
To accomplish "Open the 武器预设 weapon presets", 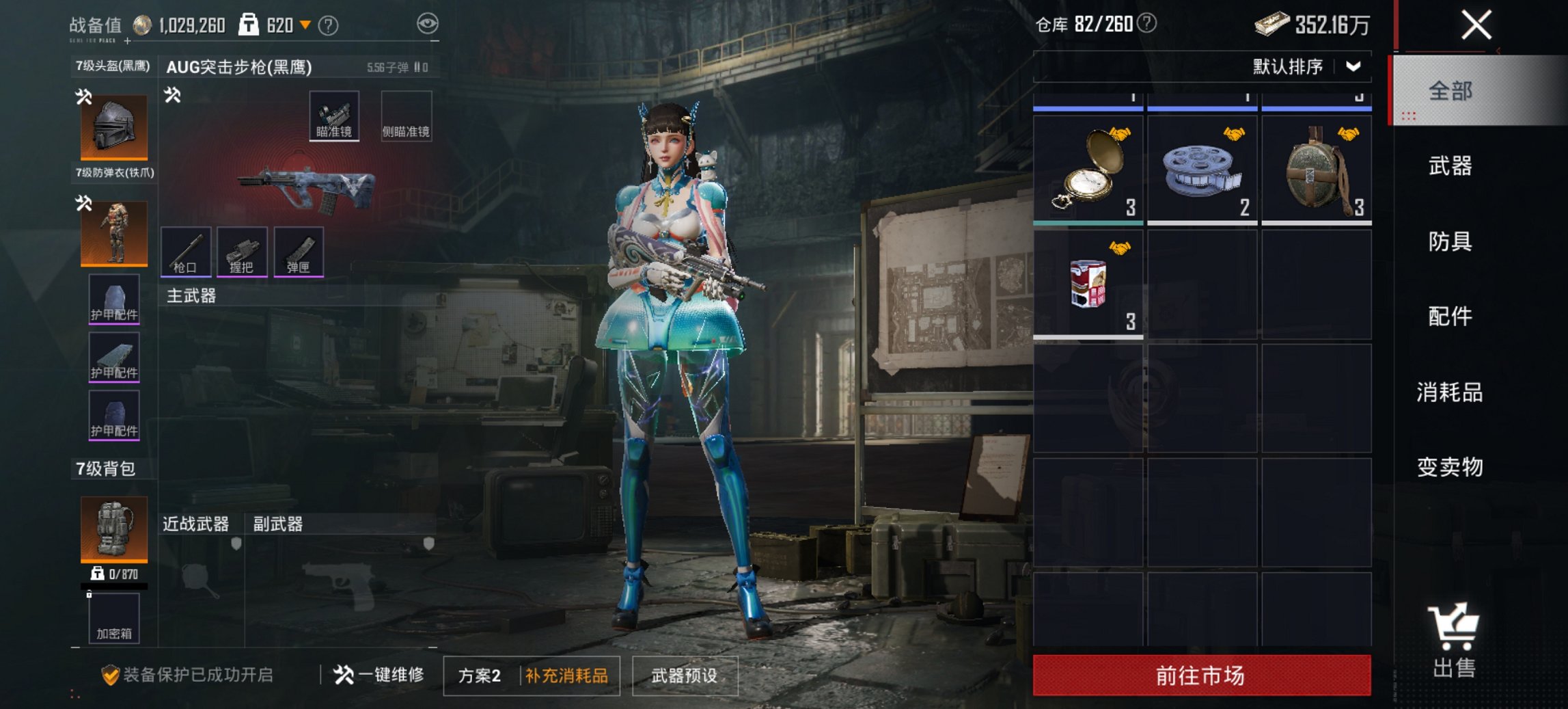I will click(685, 675).
